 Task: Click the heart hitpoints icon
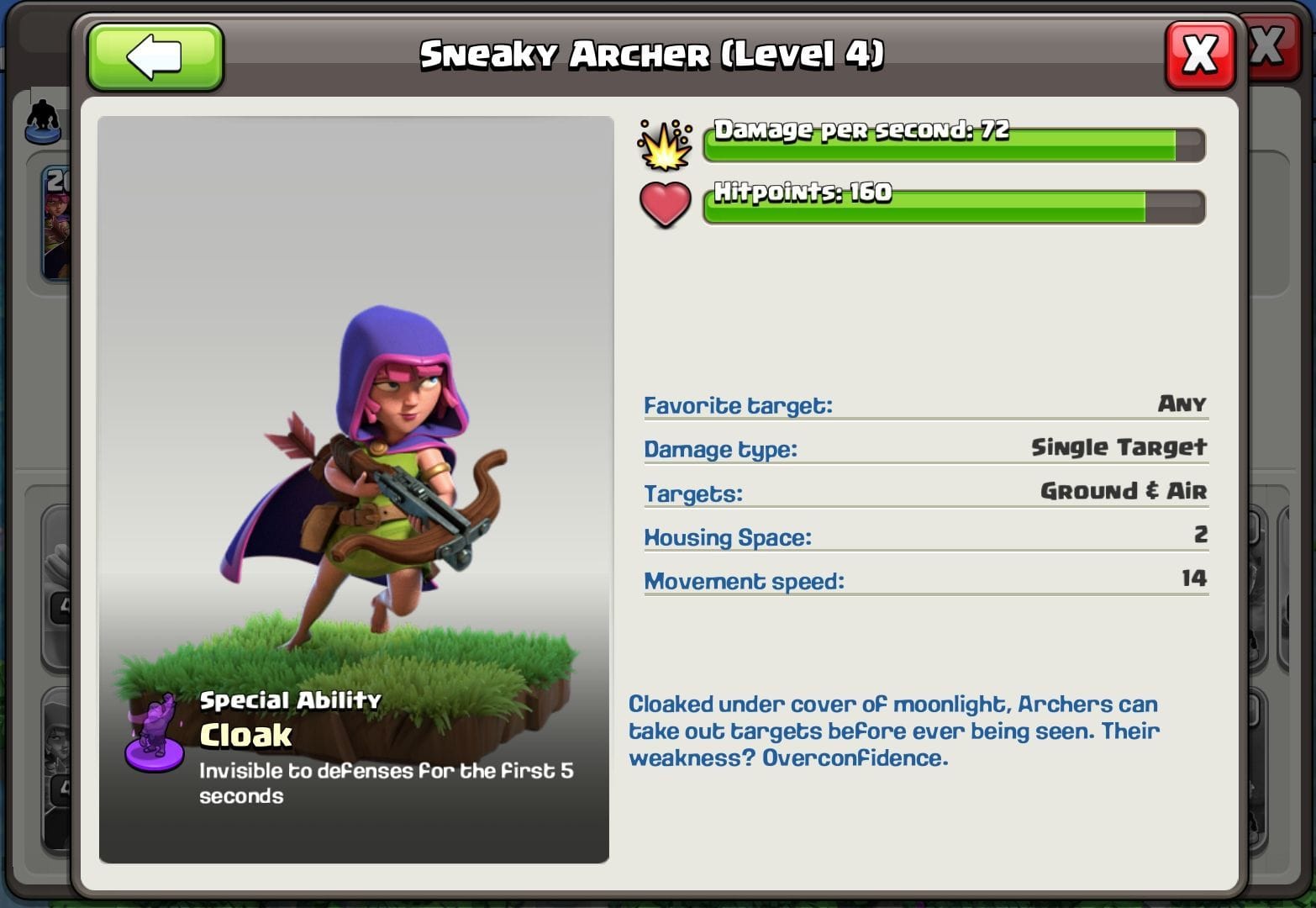pos(665,204)
